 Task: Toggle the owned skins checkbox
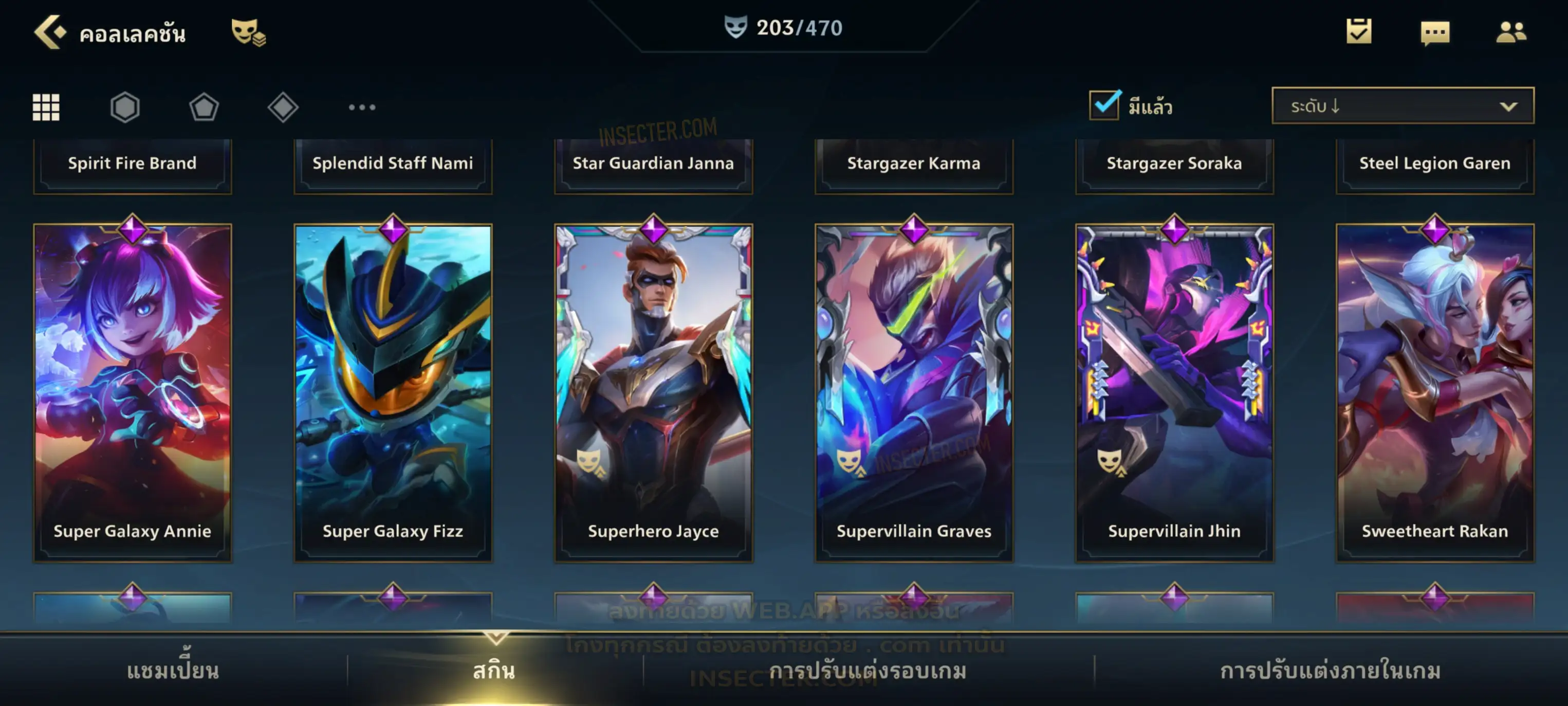tap(1104, 105)
